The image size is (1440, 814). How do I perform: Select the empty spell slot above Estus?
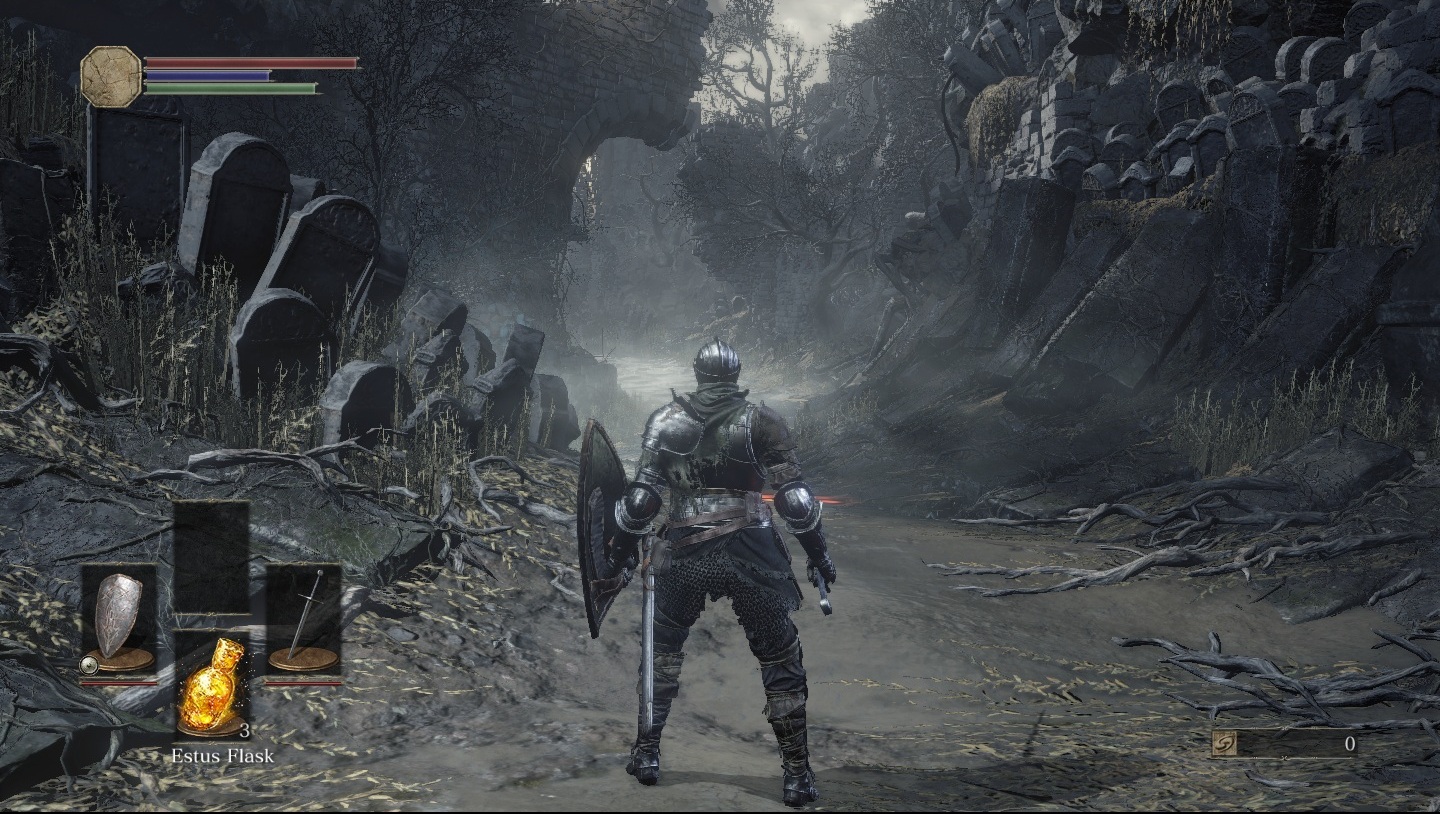pos(211,556)
